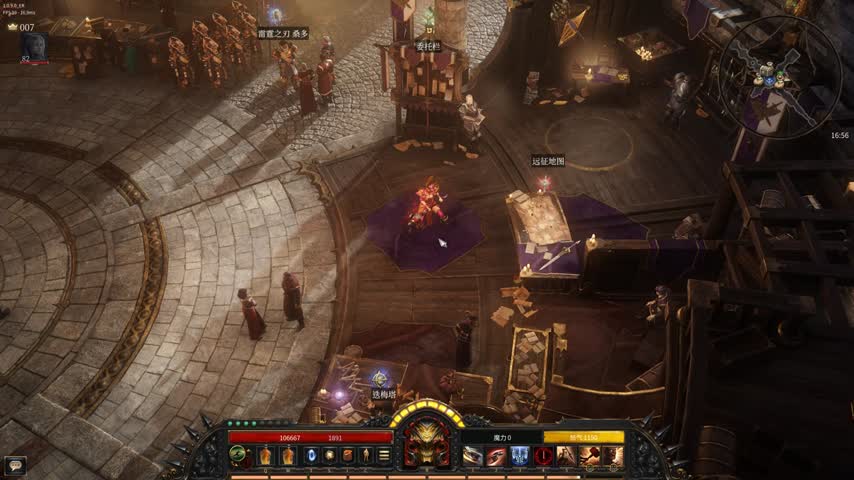Click the party member portrait
Image resolution: width=854 pixels, height=480 pixels.
click(x=35, y=46)
